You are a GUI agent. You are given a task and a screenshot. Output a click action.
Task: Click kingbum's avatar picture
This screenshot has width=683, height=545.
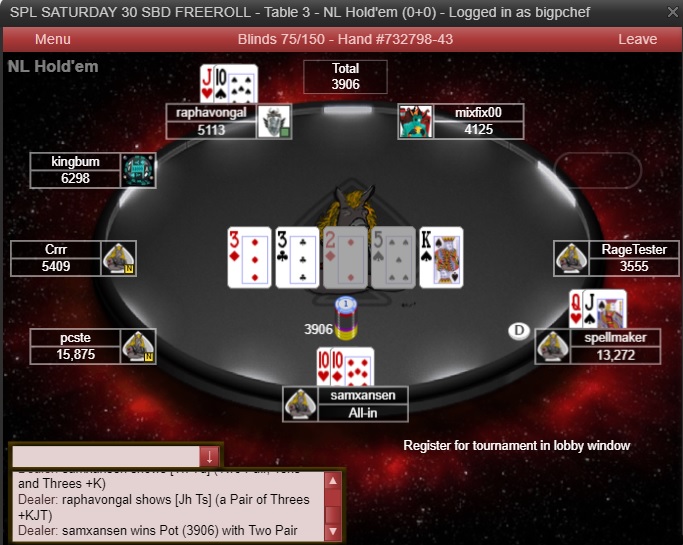click(x=138, y=169)
